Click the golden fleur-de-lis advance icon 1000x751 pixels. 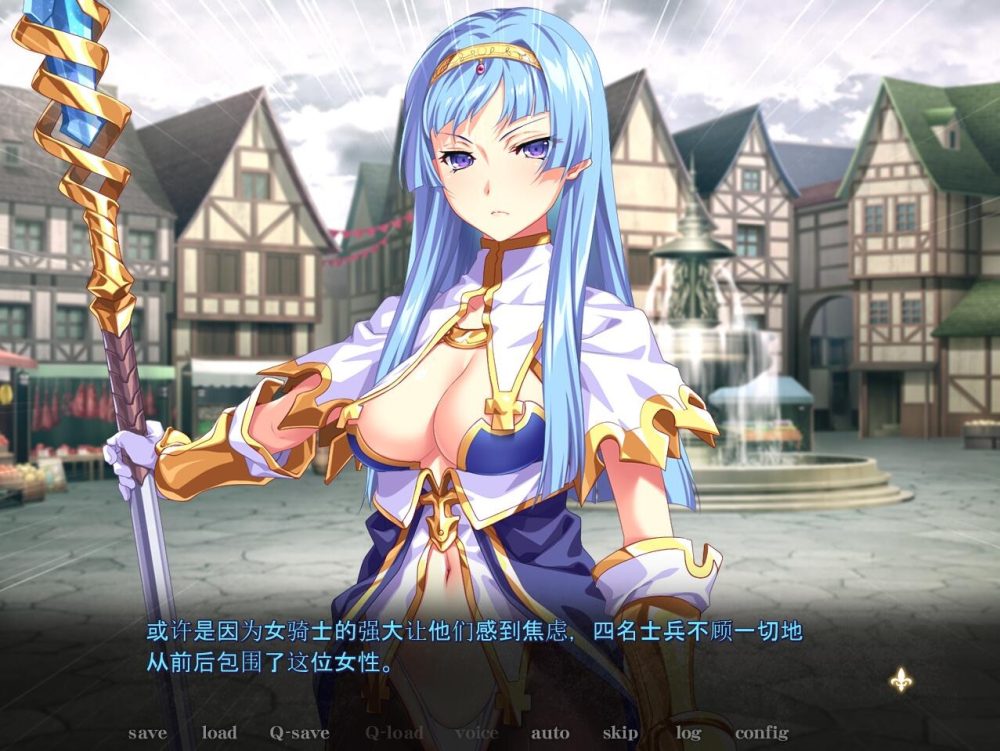pyautogui.click(x=901, y=680)
